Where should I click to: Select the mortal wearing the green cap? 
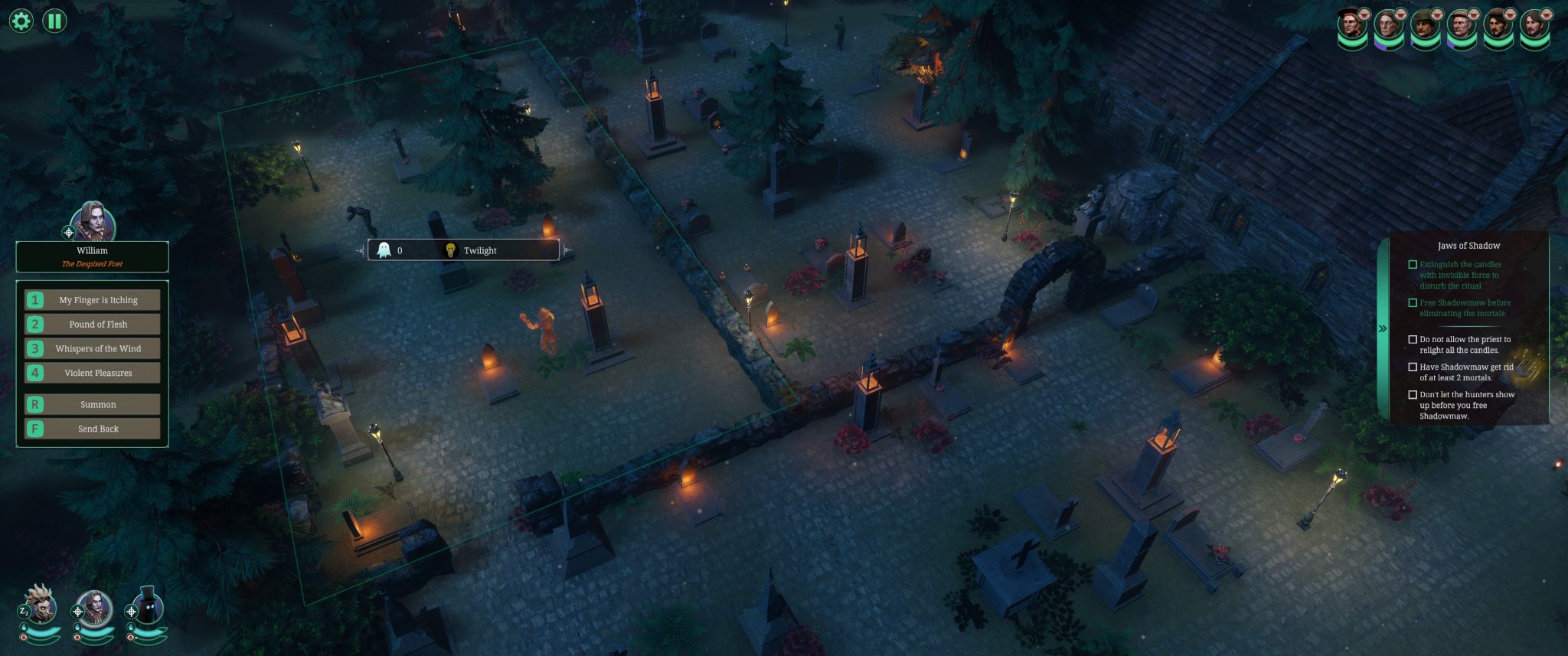1424,25
